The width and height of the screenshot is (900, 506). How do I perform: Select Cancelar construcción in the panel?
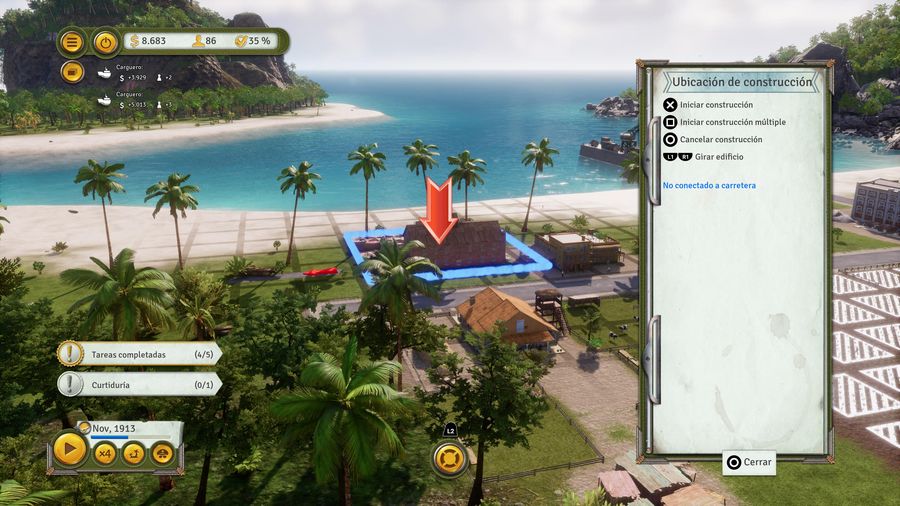(720, 140)
